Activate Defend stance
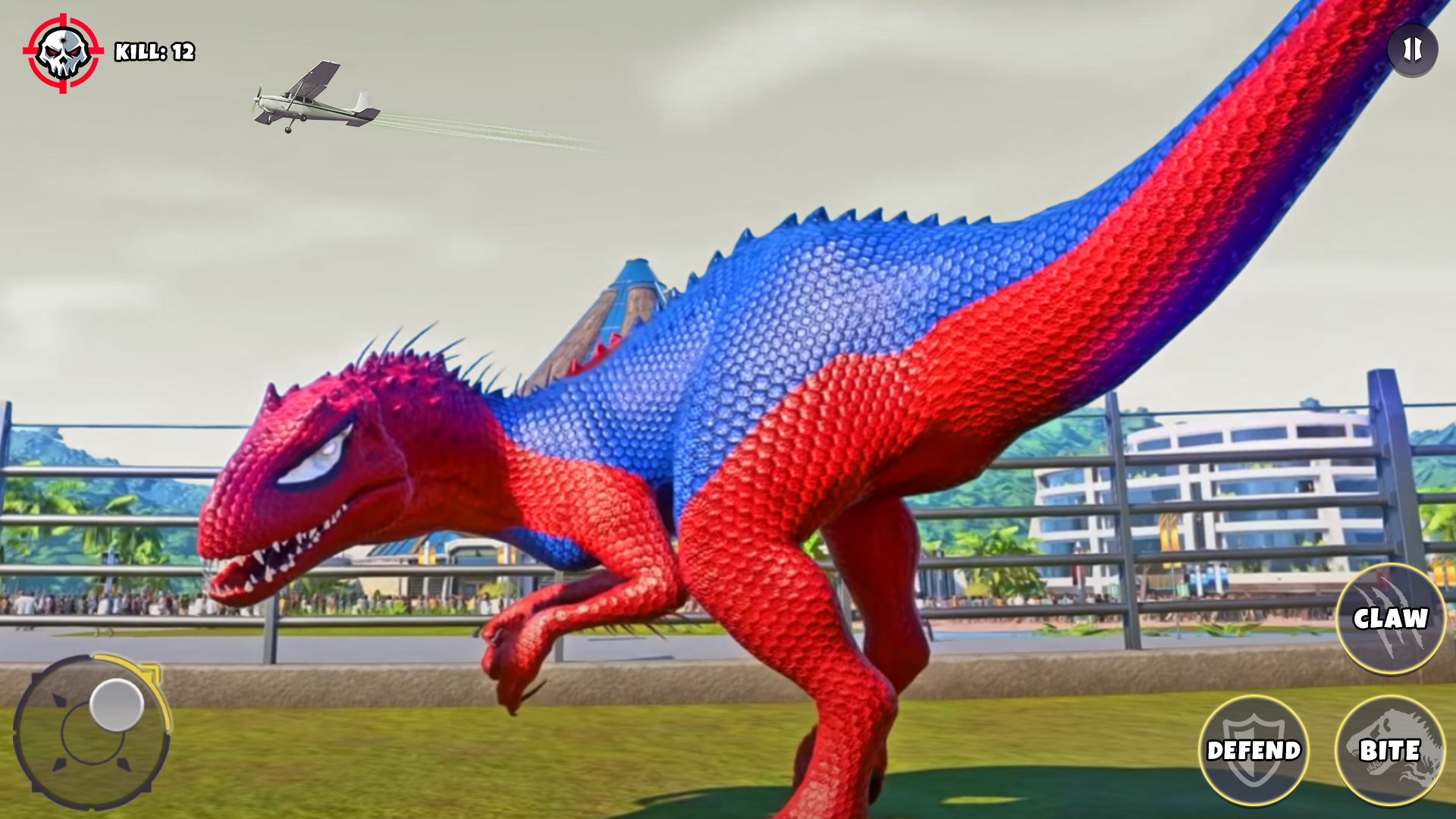Image resolution: width=1456 pixels, height=819 pixels. [x=1256, y=751]
